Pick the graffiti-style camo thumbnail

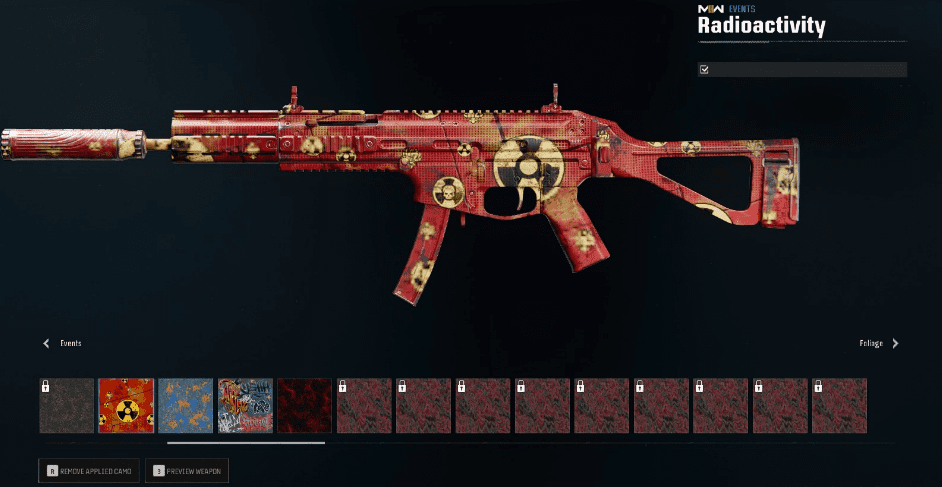click(245, 405)
